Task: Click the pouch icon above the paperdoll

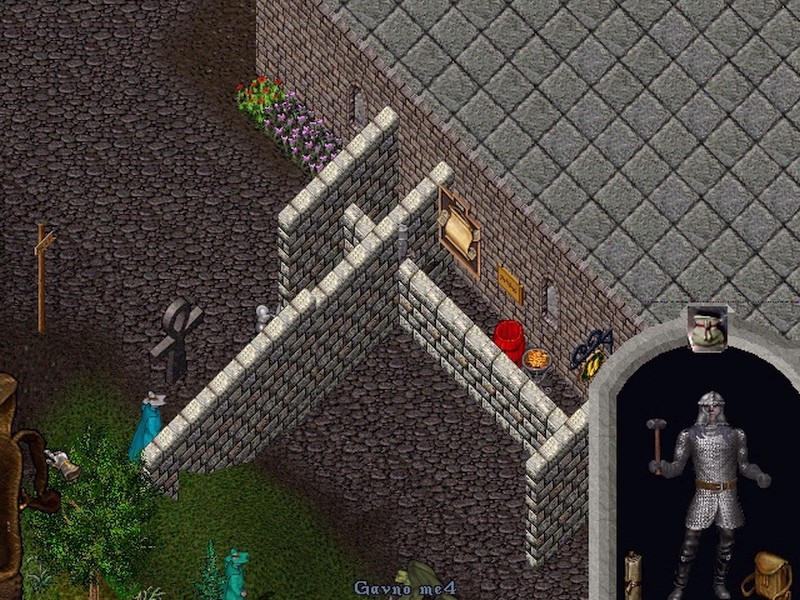Action: 707,328
